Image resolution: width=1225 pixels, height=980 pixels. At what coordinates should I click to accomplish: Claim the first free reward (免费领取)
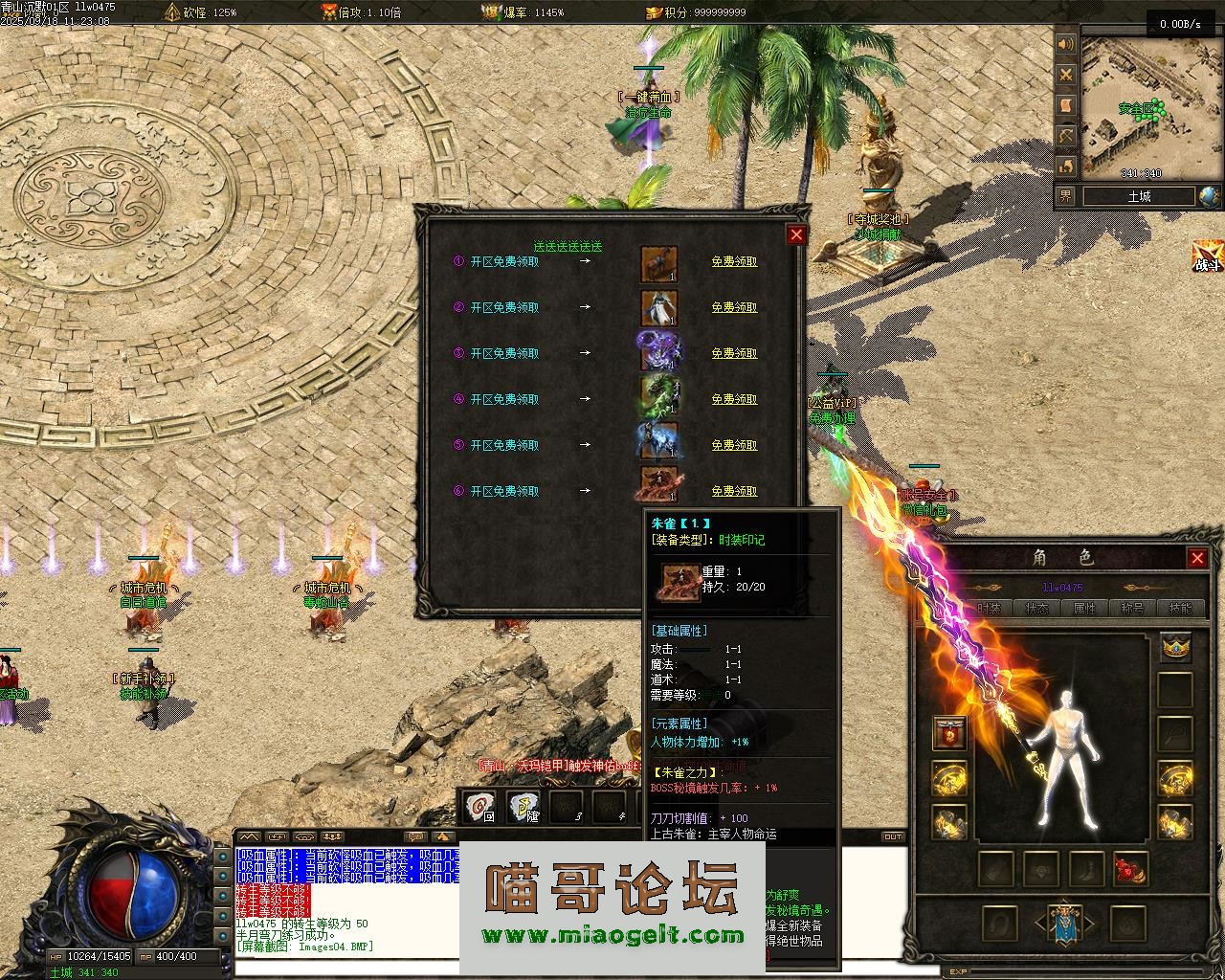pos(734,261)
